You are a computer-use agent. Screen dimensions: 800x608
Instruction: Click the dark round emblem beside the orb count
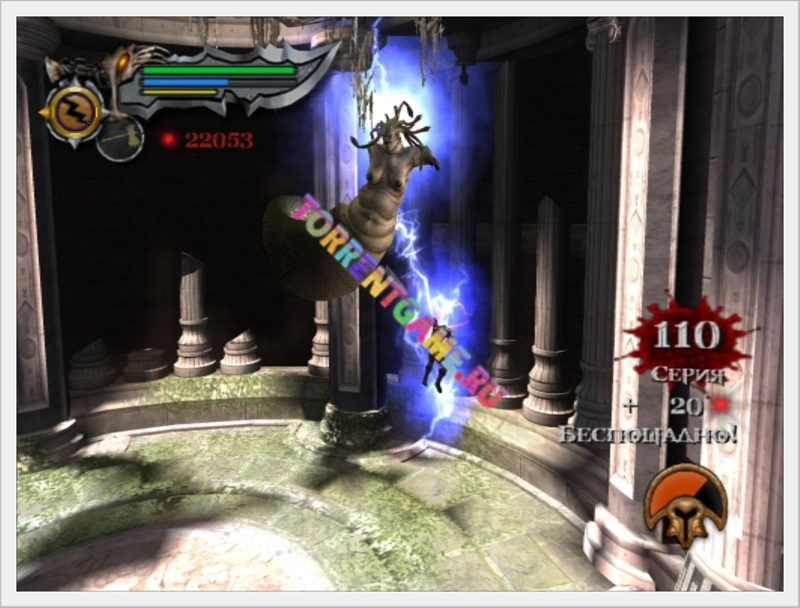(x=120, y=139)
